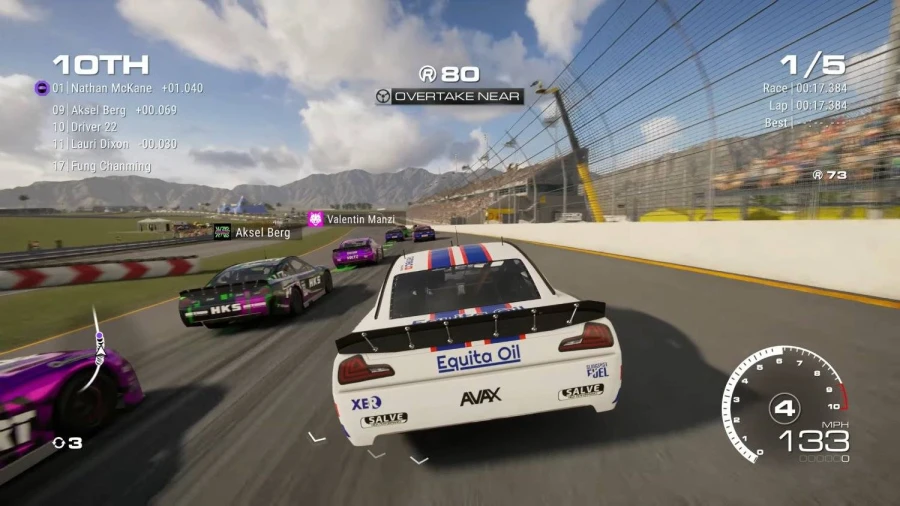Screen dimensions: 900x506
Task: Click the purple wolf icon beside Valentin Manzi
Action: 316,219
